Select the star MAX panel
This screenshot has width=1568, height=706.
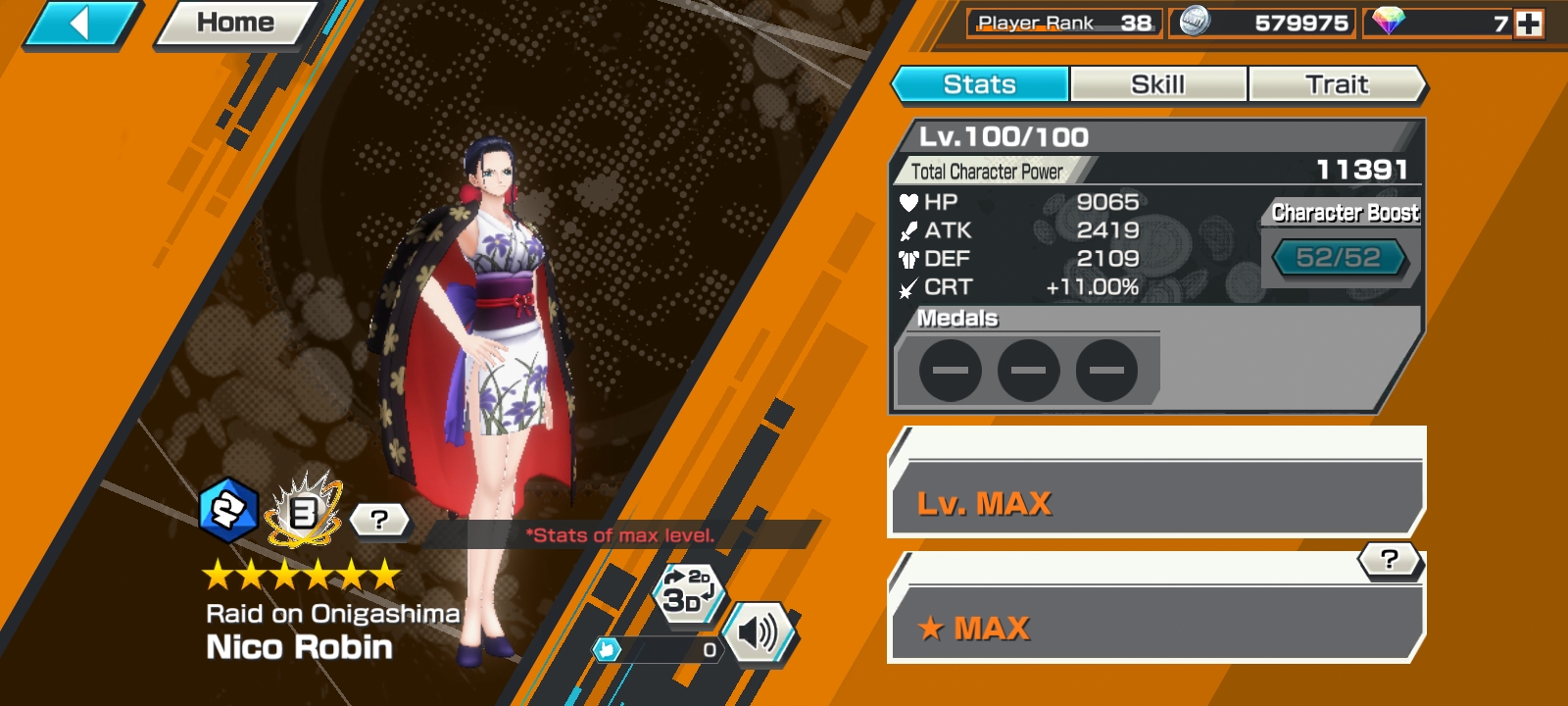tap(1156, 624)
